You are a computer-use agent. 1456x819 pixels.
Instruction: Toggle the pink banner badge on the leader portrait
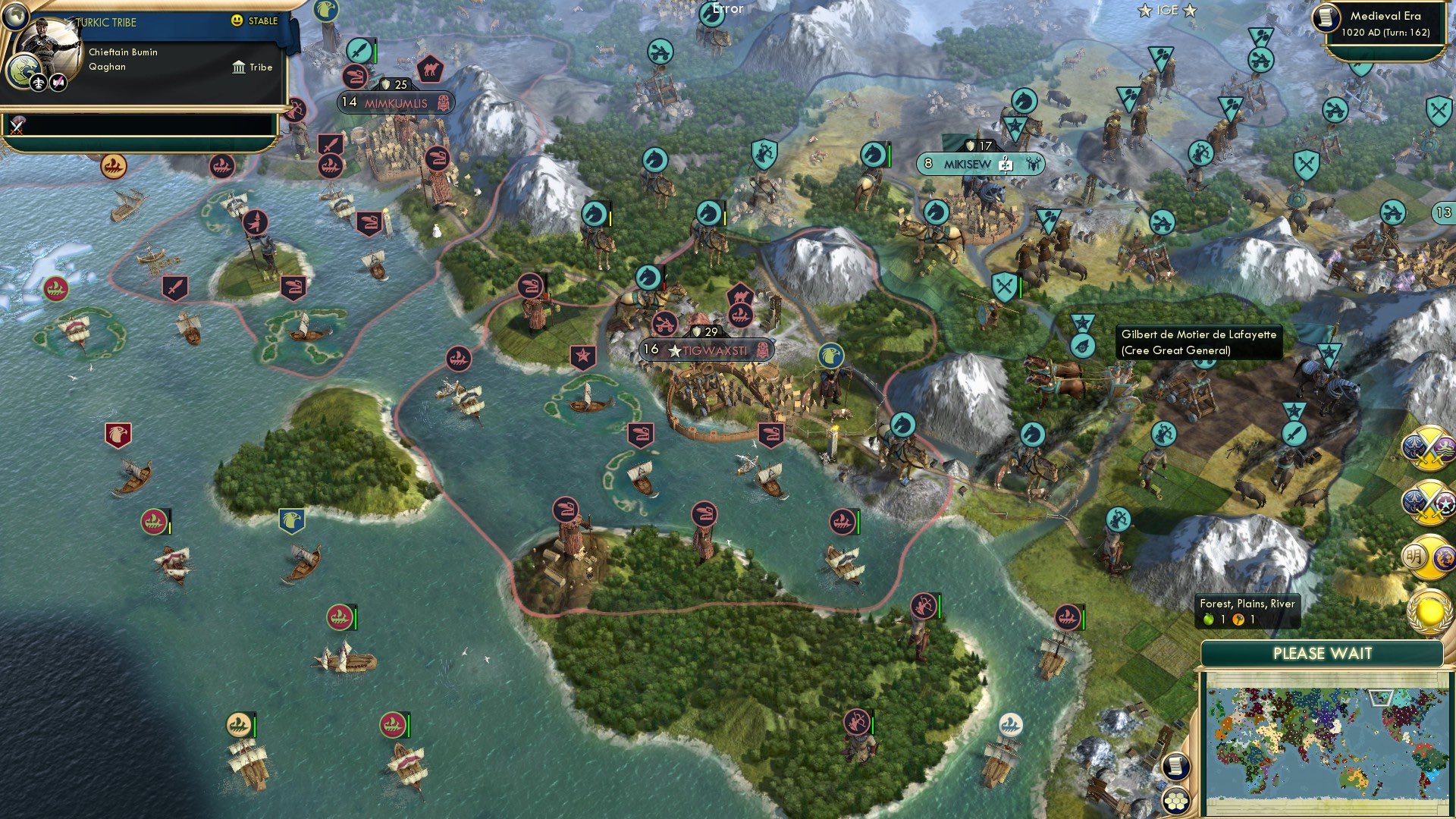[58, 83]
